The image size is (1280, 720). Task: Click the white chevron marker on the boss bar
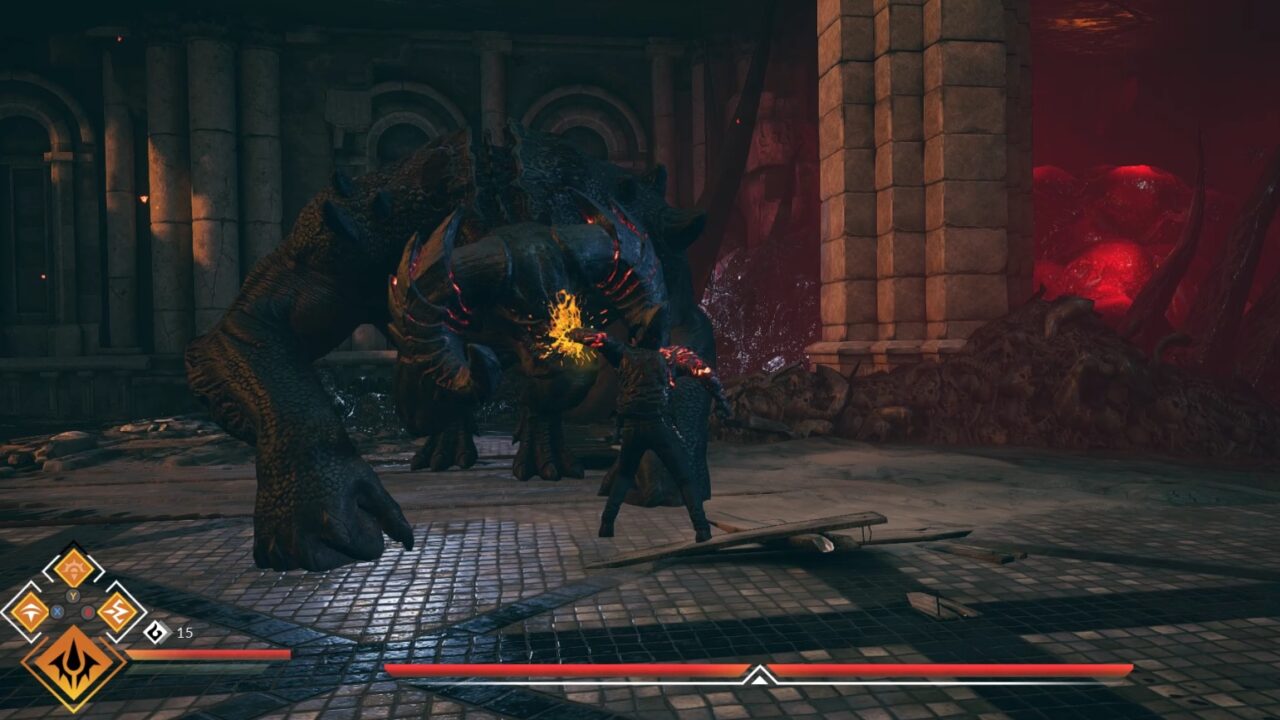[x=758, y=677]
